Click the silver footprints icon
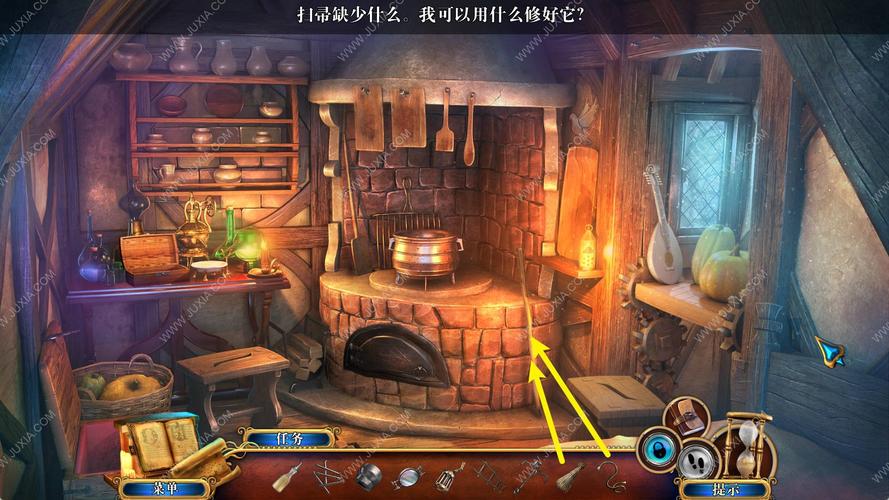The image size is (889, 500). pyautogui.click(x=696, y=459)
